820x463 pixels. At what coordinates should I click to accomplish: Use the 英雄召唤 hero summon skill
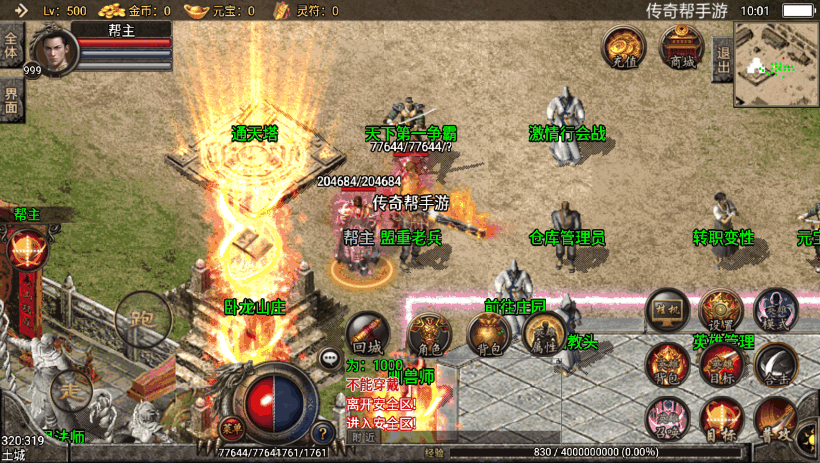point(663,418)
